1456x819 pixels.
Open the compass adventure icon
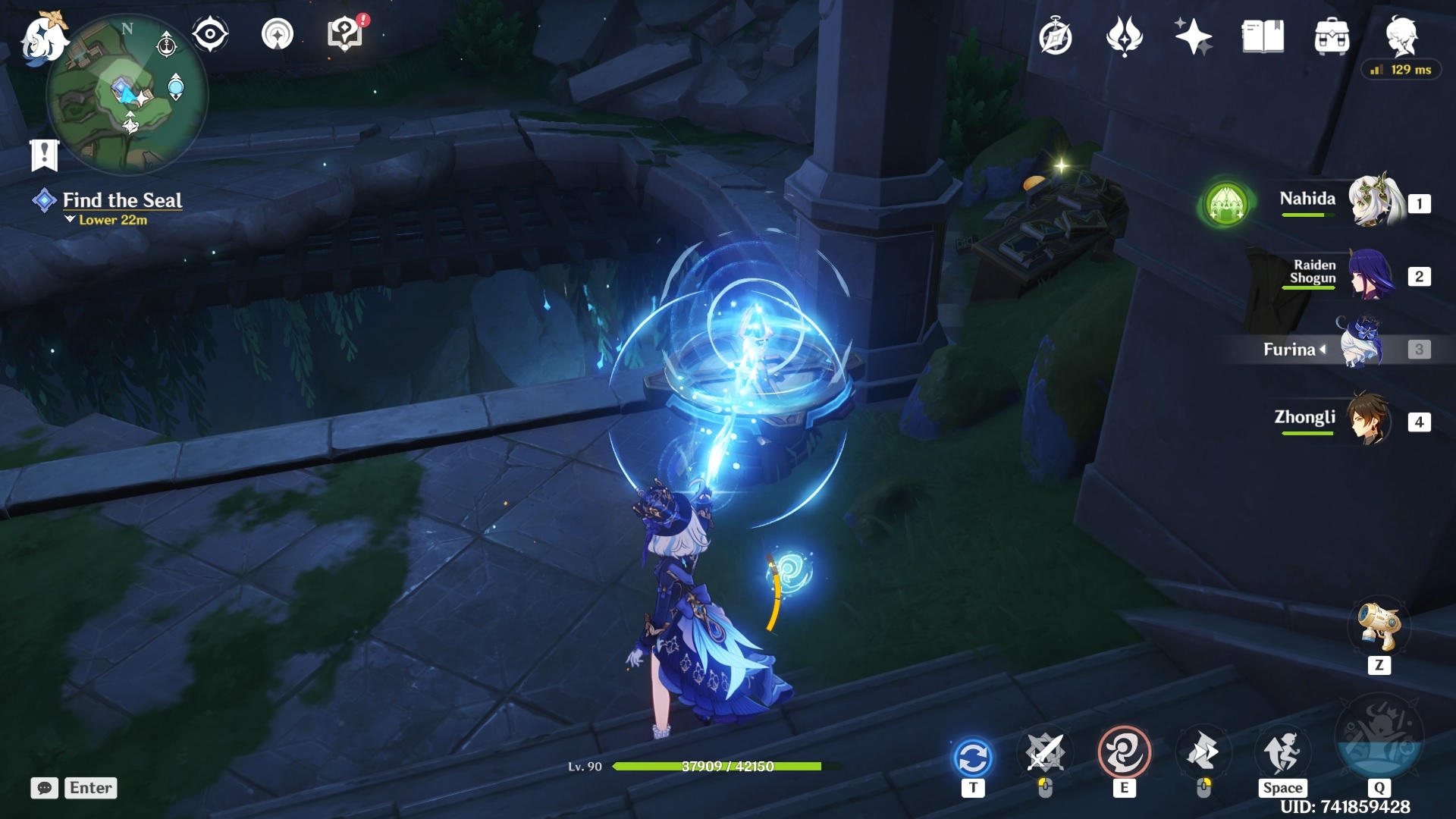point(1055,36)
